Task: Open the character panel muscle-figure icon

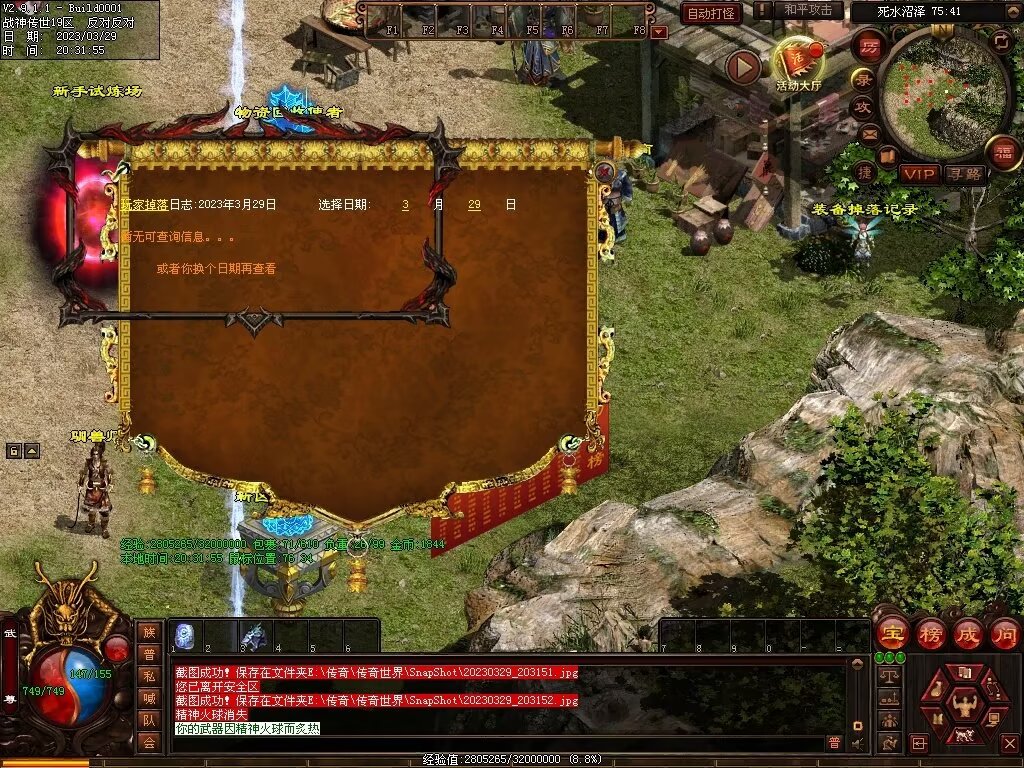Action: point(965,705)
